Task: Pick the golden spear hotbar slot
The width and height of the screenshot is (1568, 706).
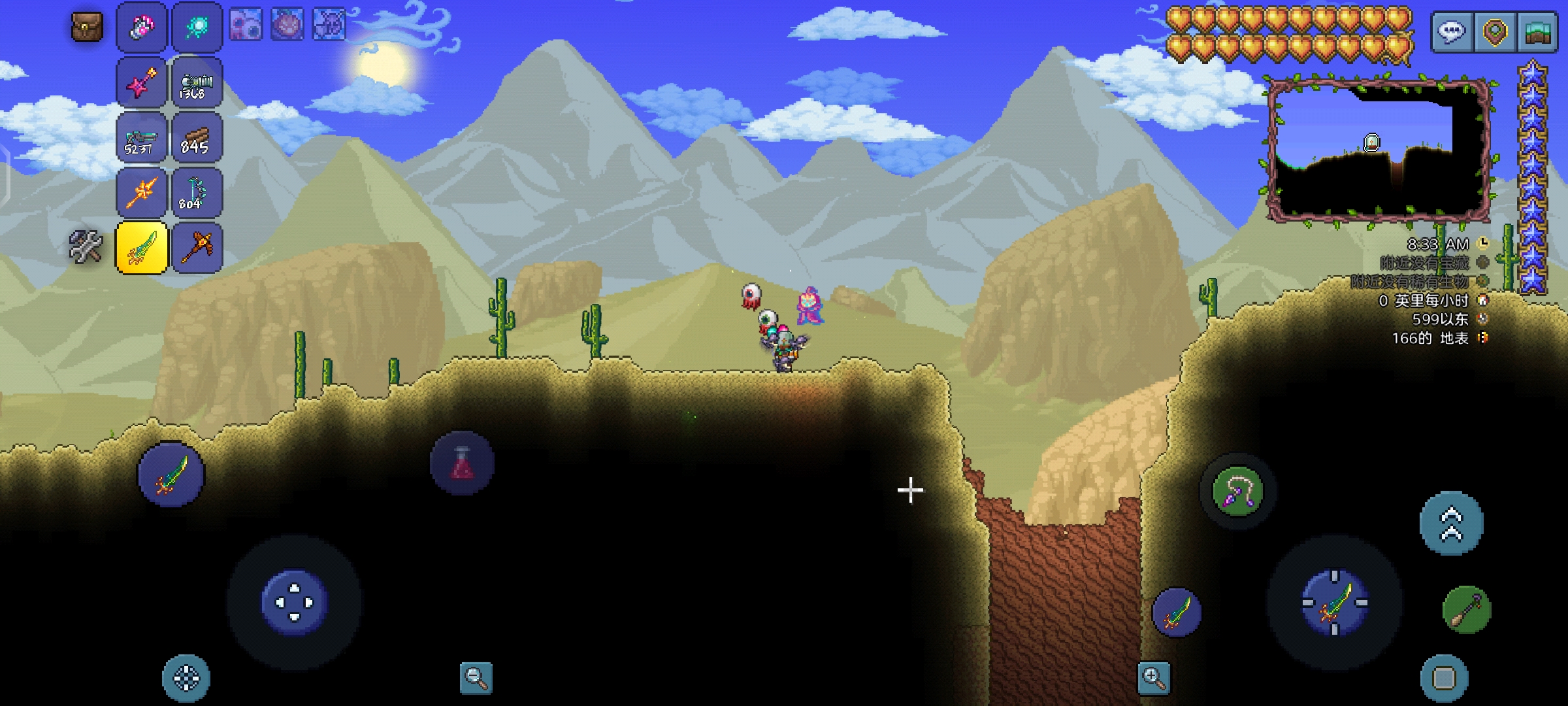Action: click(x=142, y=193)
